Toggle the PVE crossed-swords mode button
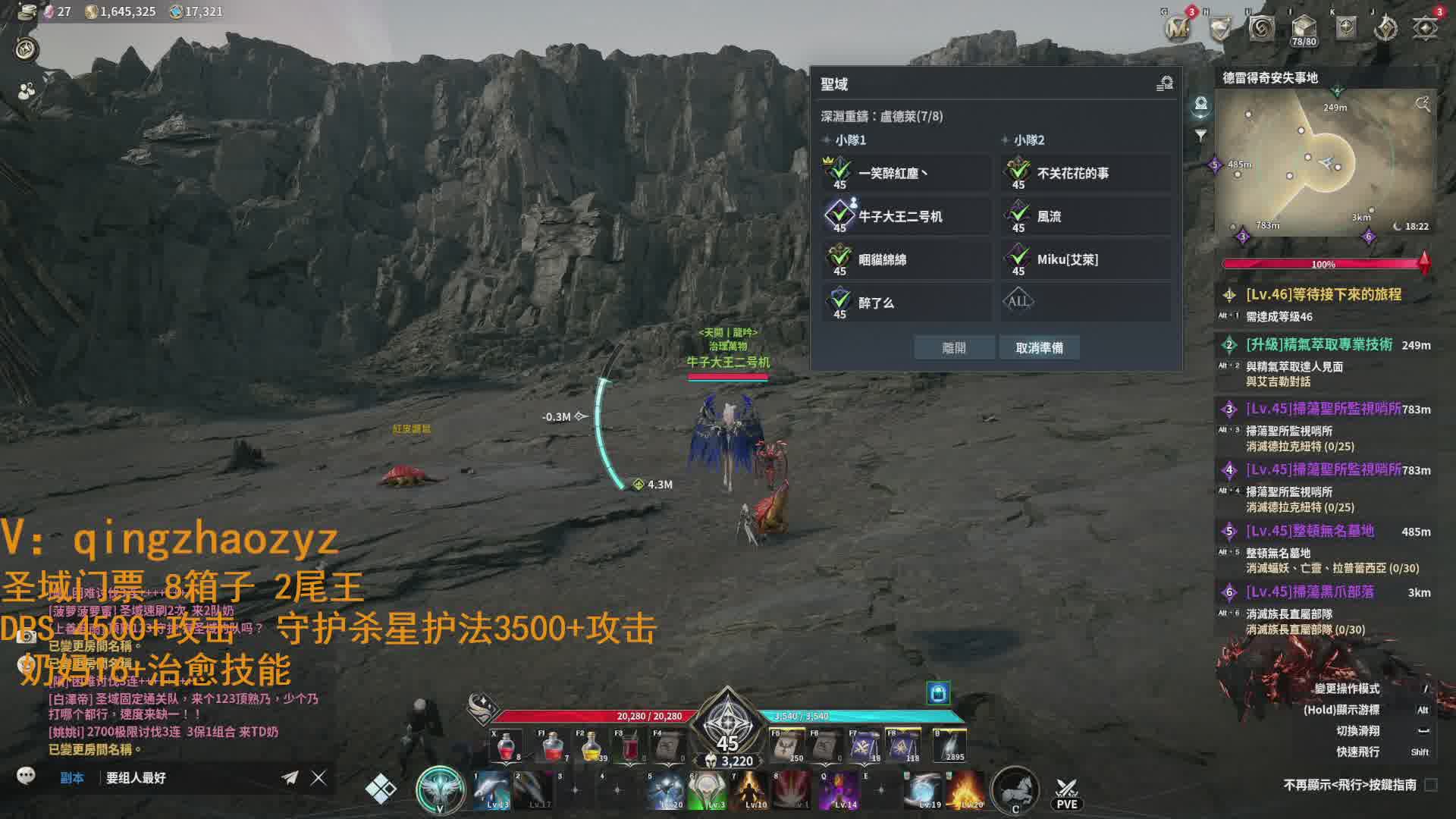The height and width of the screenshot is (819, 1456). click(x=1066, y=792)
